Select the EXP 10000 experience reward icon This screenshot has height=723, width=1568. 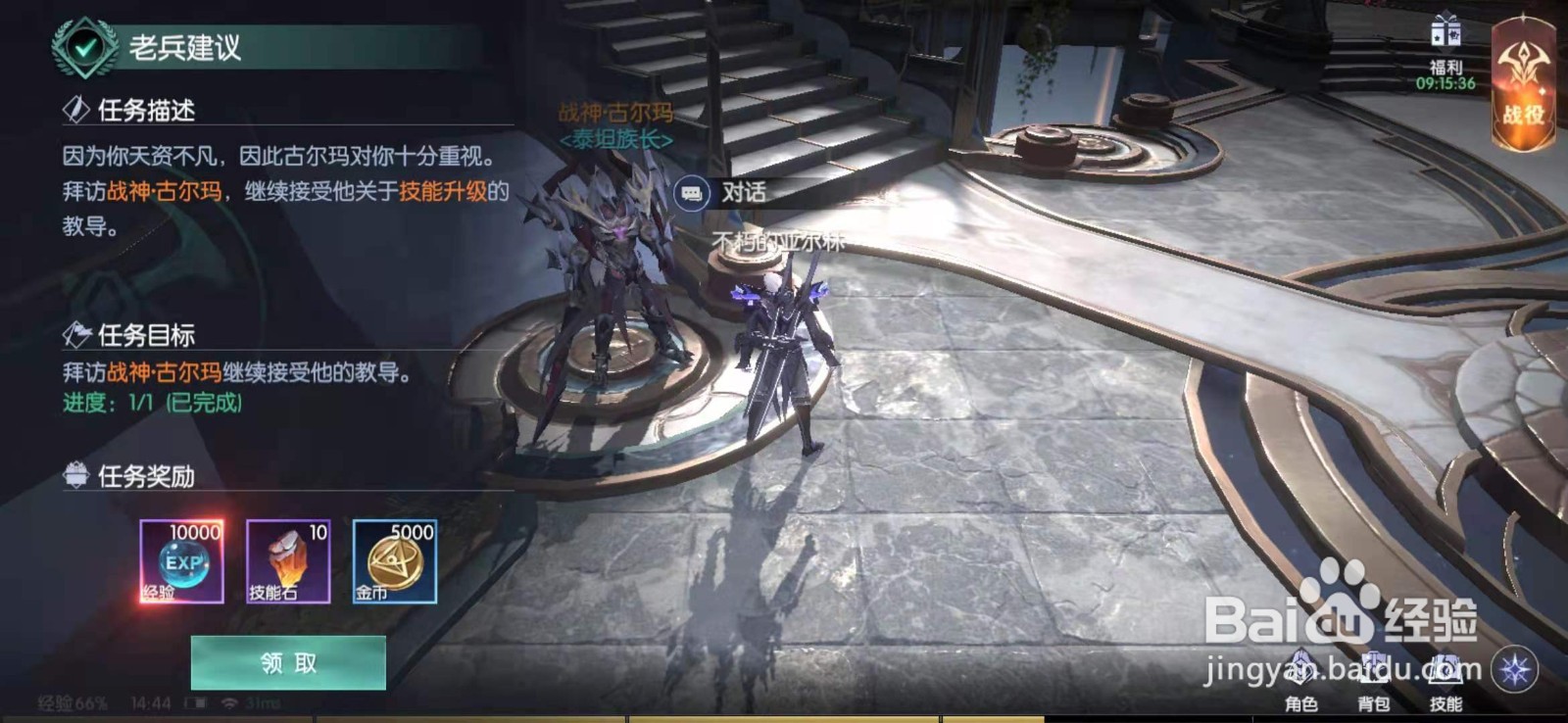(x=184, y=562)
